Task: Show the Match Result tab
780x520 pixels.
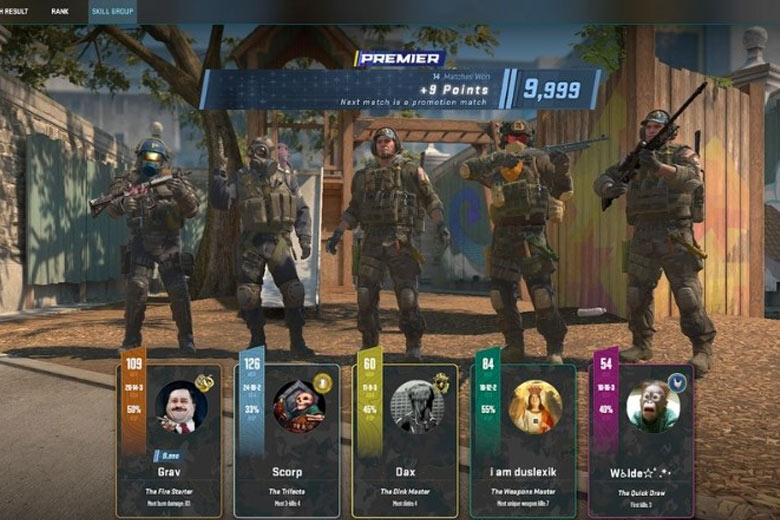Action: tap(14, 11)
